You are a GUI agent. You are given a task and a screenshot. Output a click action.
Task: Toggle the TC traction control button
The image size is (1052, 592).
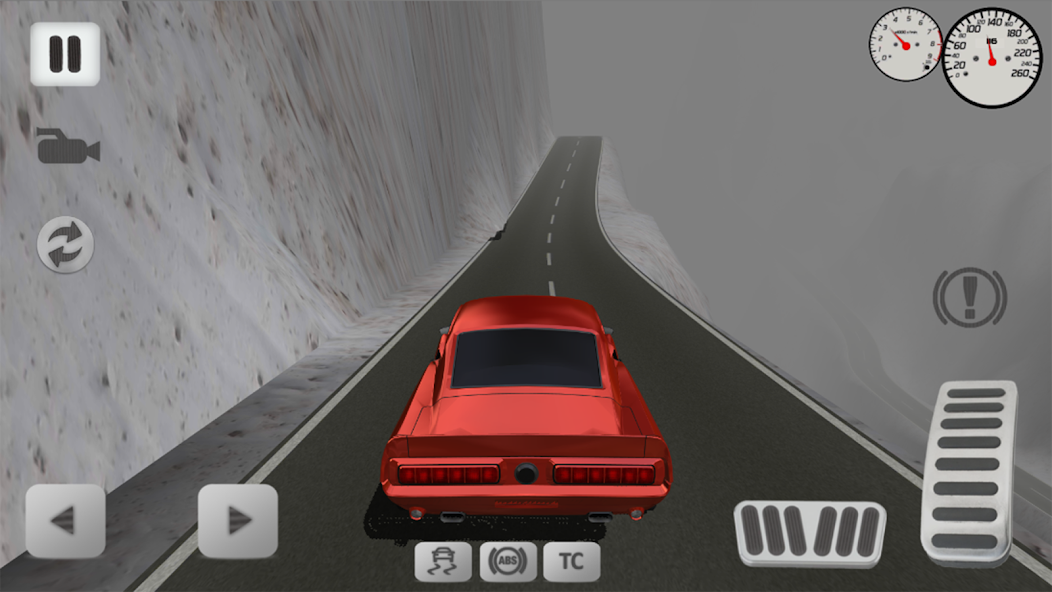pyautogui.click(x=572, y=562)
